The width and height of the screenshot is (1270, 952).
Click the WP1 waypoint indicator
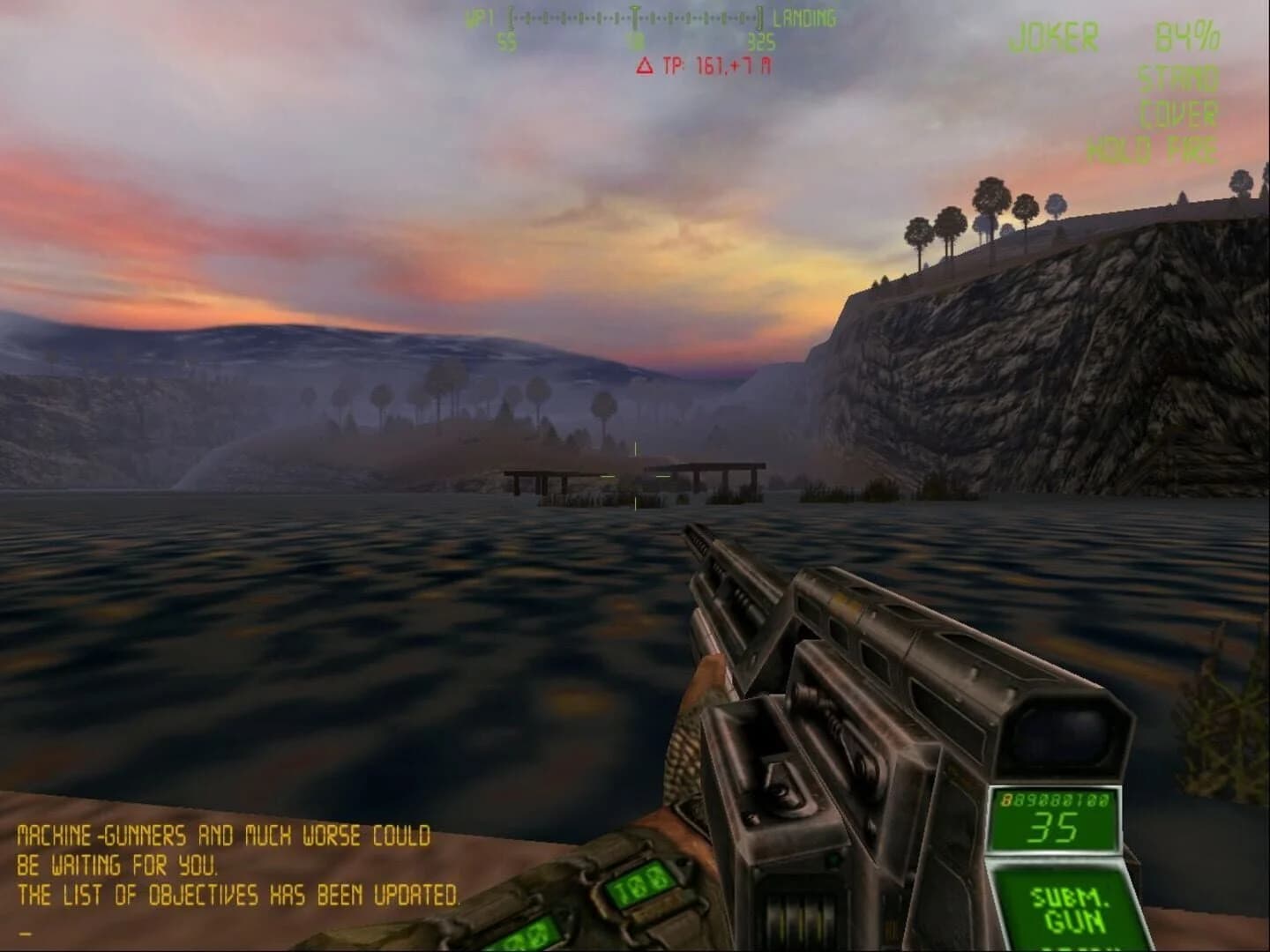pos(476,16)
